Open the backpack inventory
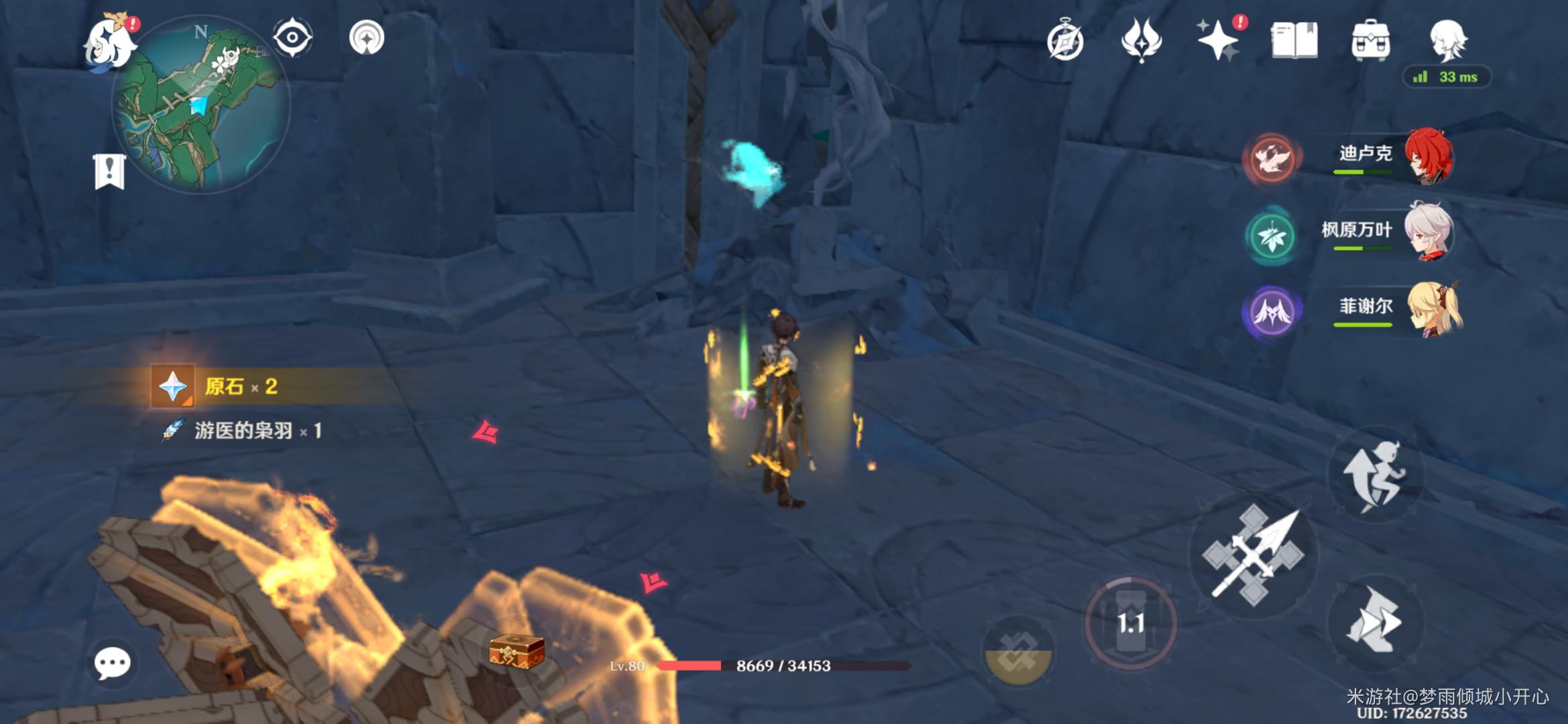This screenshot has width=1568, height=724. pos(1371,40)
